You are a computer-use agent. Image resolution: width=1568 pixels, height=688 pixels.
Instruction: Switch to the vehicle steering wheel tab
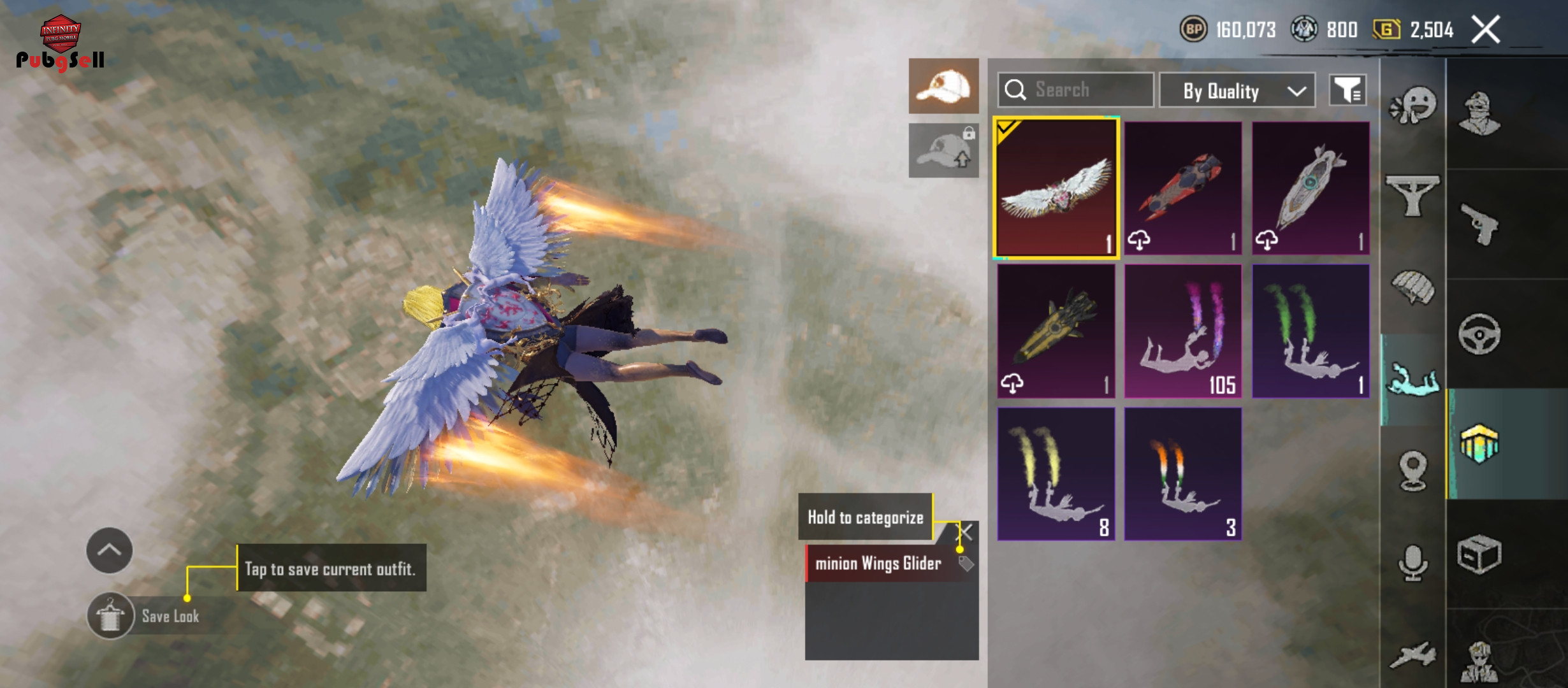click(1479, 334)
